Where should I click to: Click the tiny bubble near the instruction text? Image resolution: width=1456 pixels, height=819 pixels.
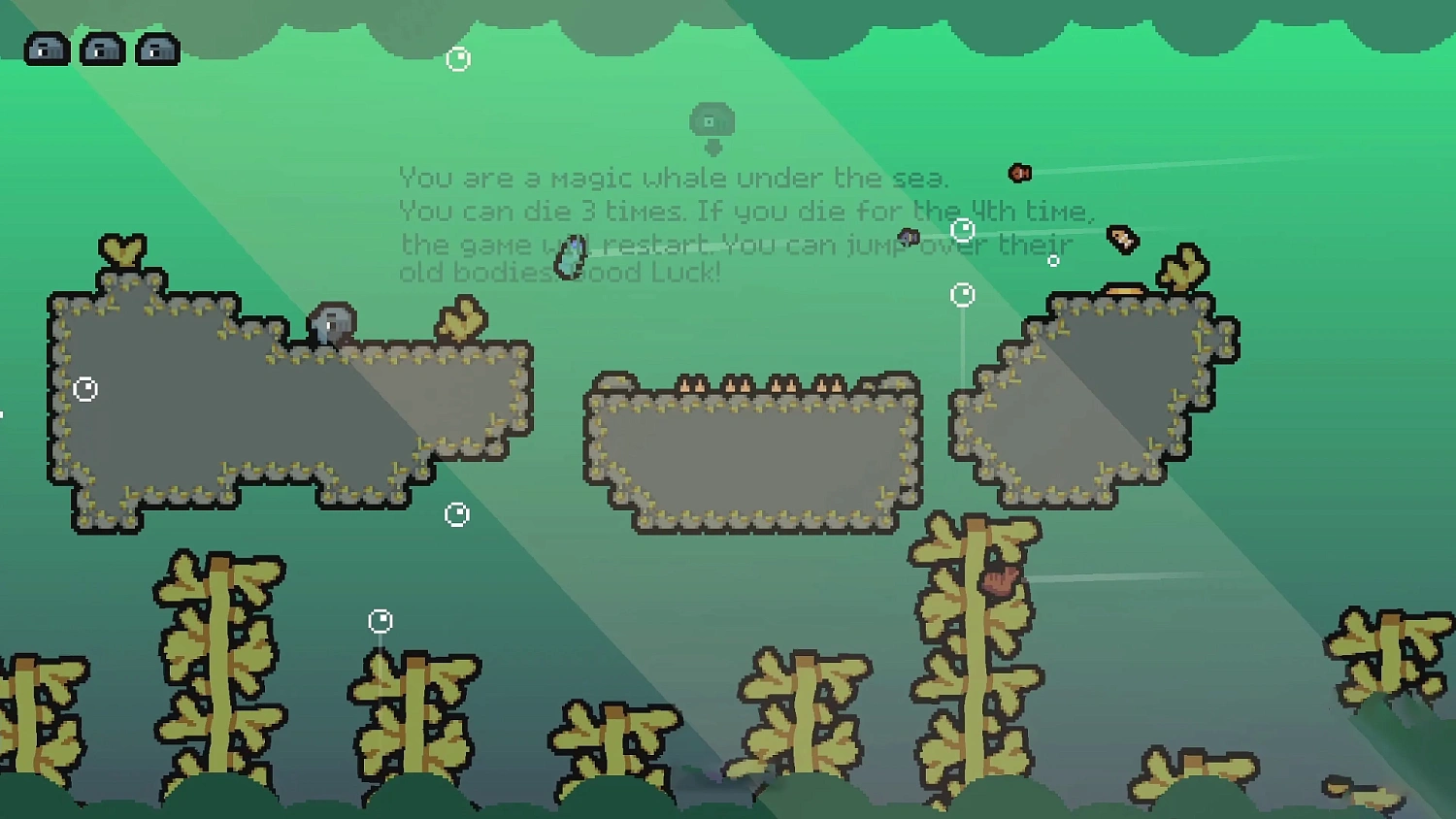tap(1051, 259)
